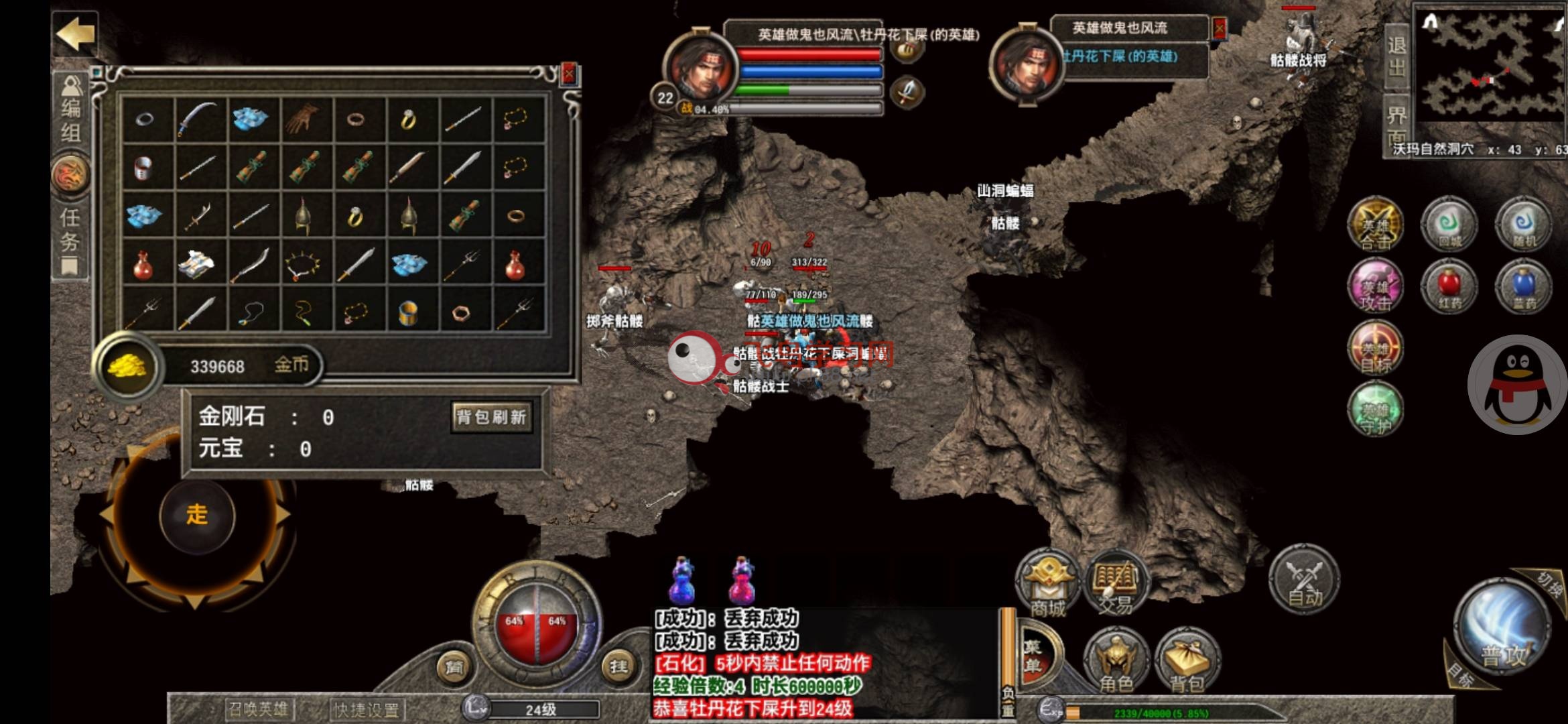Image resolution: width=1568 pixels, height=724 pixels.
Task: Tap the 退出 exit button
Action: pos(1396,57)
